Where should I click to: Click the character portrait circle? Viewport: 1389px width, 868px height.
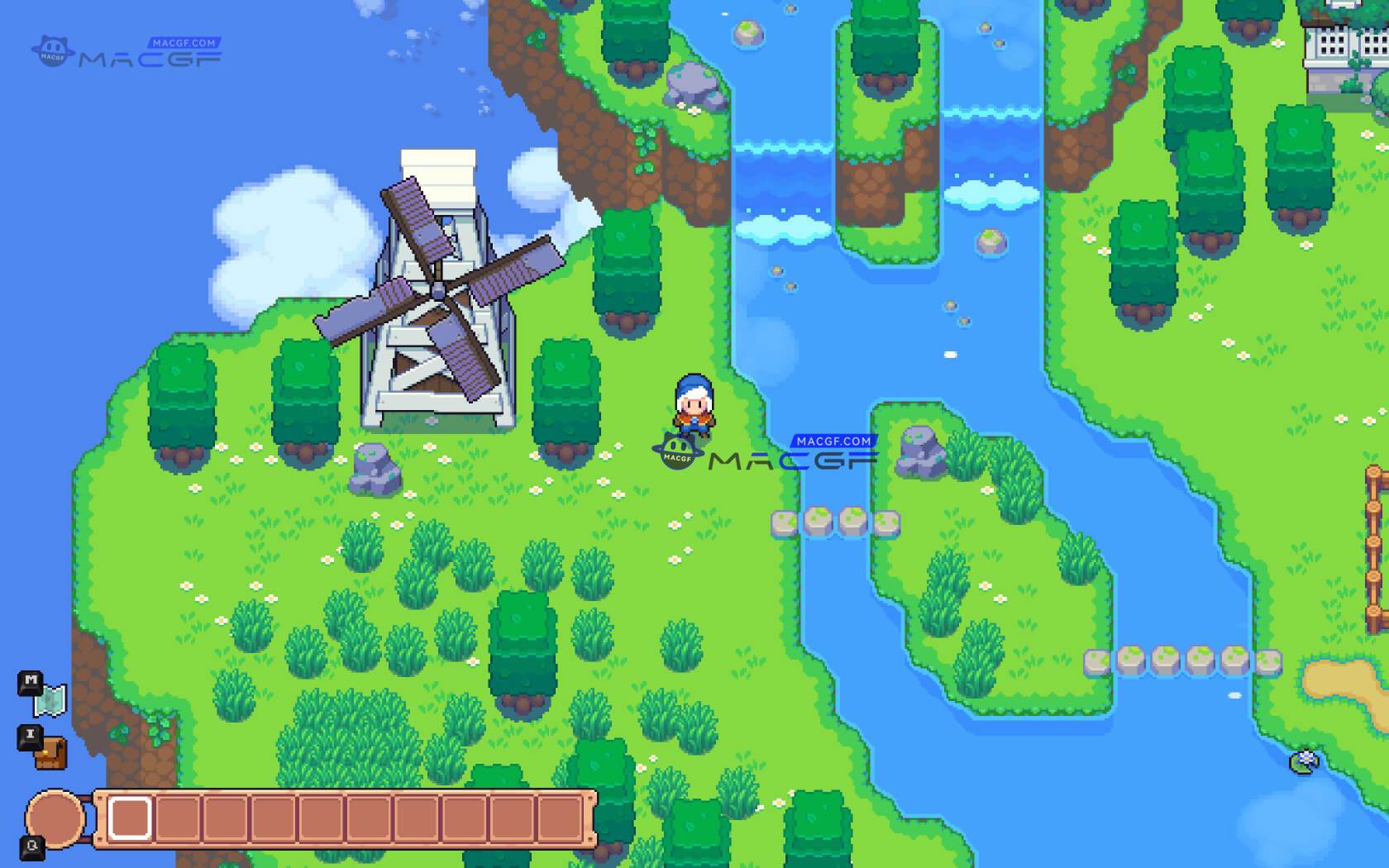(55, 819)
